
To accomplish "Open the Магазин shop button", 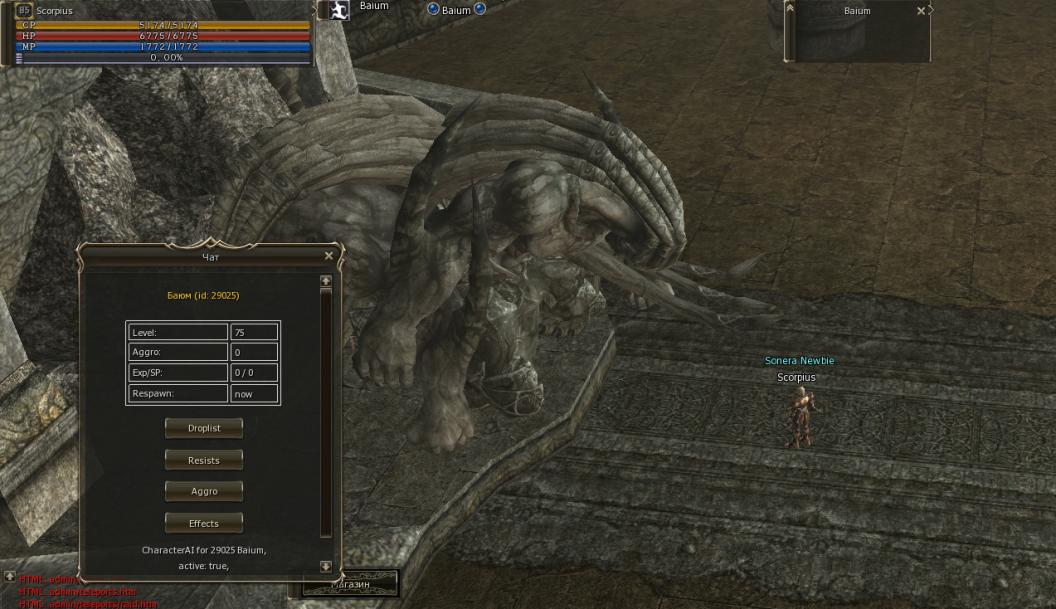I will (351, 583).
